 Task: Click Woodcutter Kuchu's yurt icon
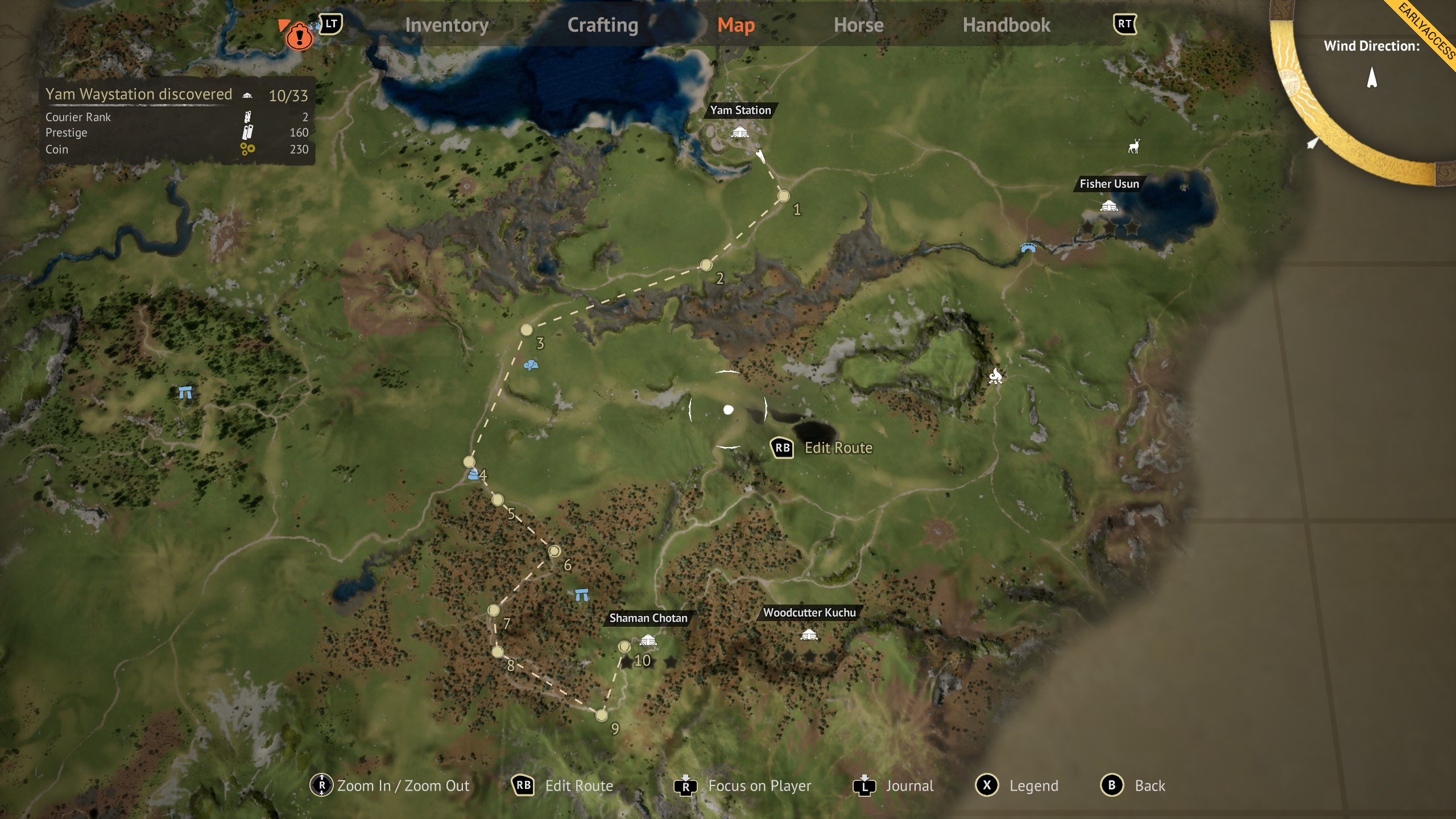(808, 634)
